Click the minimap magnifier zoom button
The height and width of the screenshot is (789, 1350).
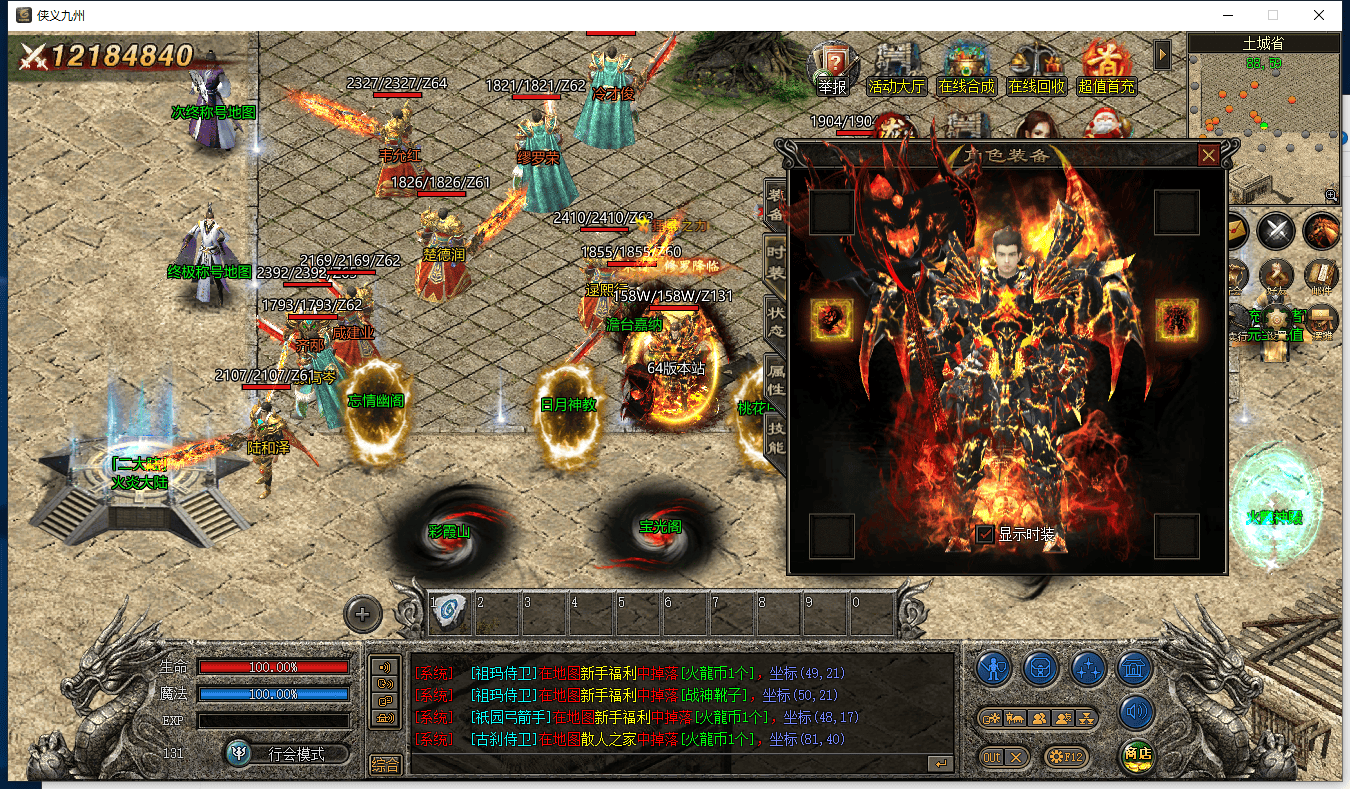[1331, 196]
